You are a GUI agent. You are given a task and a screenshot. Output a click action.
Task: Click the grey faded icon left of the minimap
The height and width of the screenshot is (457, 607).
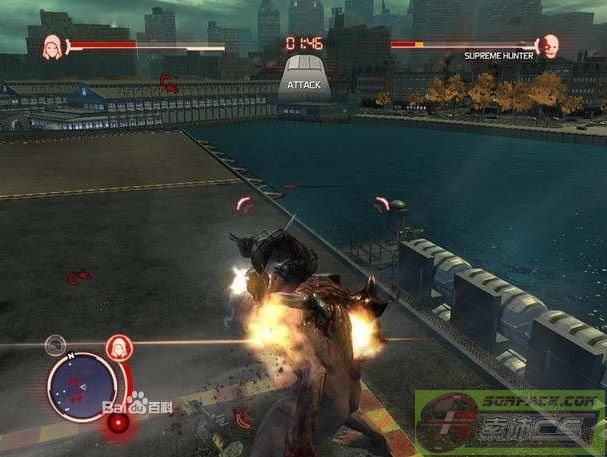(55, 345)
